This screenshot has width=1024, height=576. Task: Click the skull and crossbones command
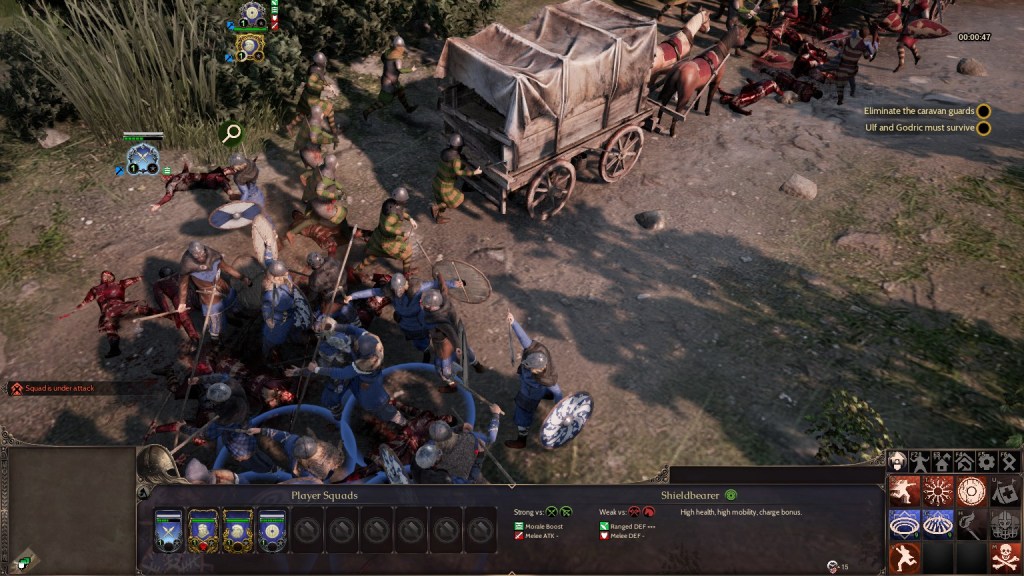tap(1004, 557)
